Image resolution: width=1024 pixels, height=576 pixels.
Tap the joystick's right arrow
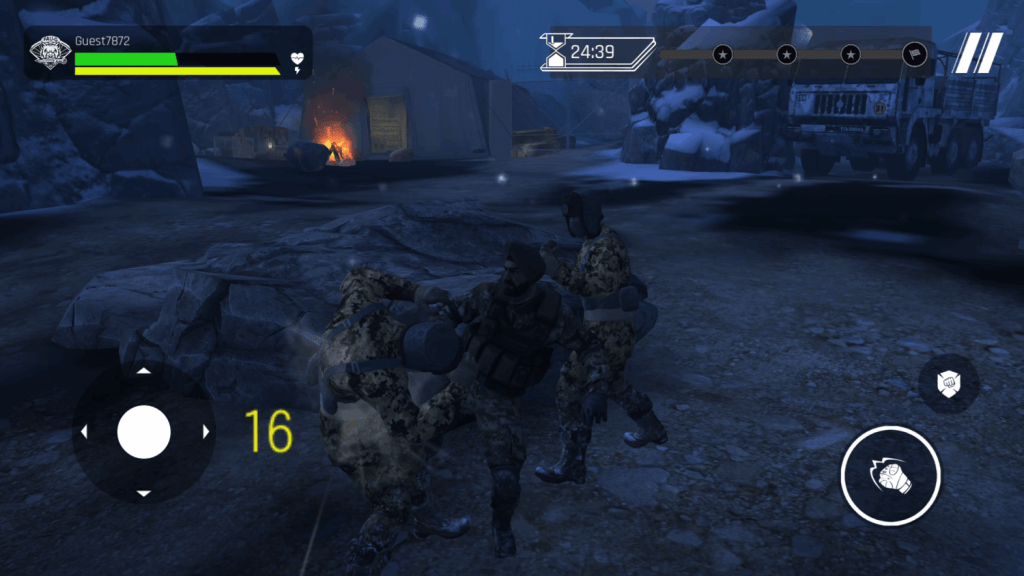coord(206,432)
